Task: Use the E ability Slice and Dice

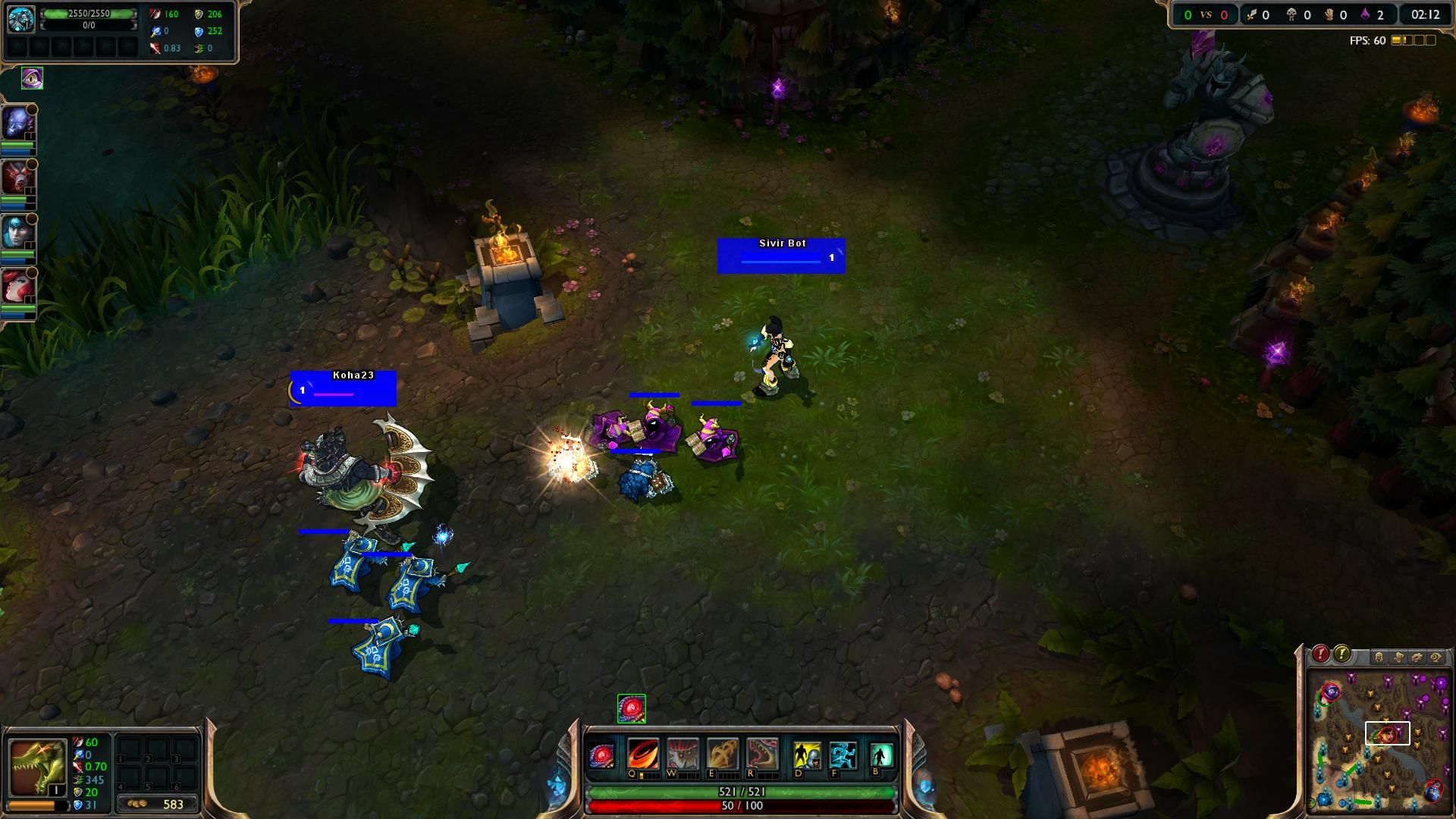Action: click(x=722, y=755)
